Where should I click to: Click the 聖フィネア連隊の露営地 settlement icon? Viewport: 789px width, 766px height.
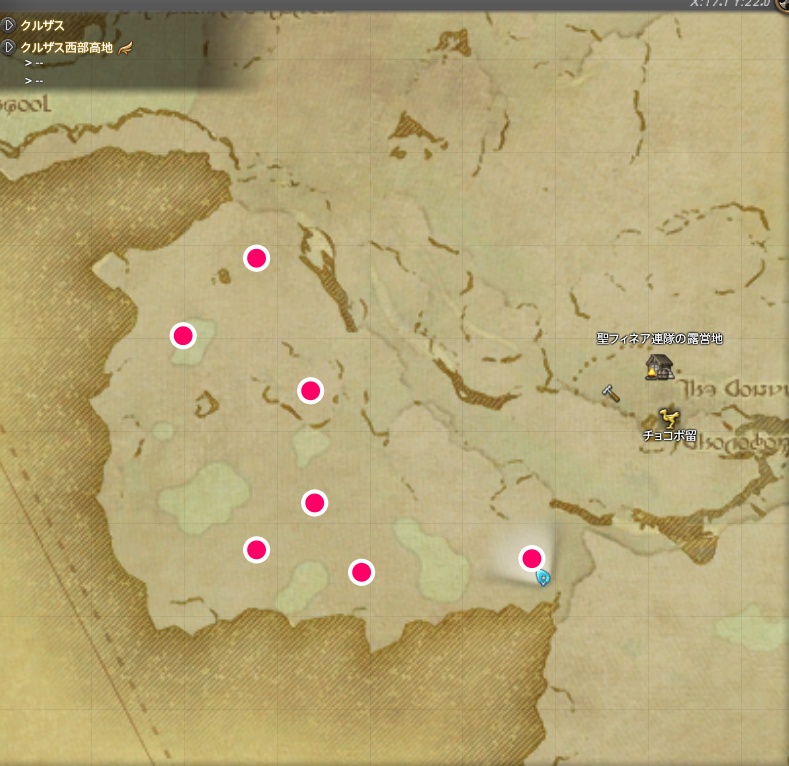point(657,366)
